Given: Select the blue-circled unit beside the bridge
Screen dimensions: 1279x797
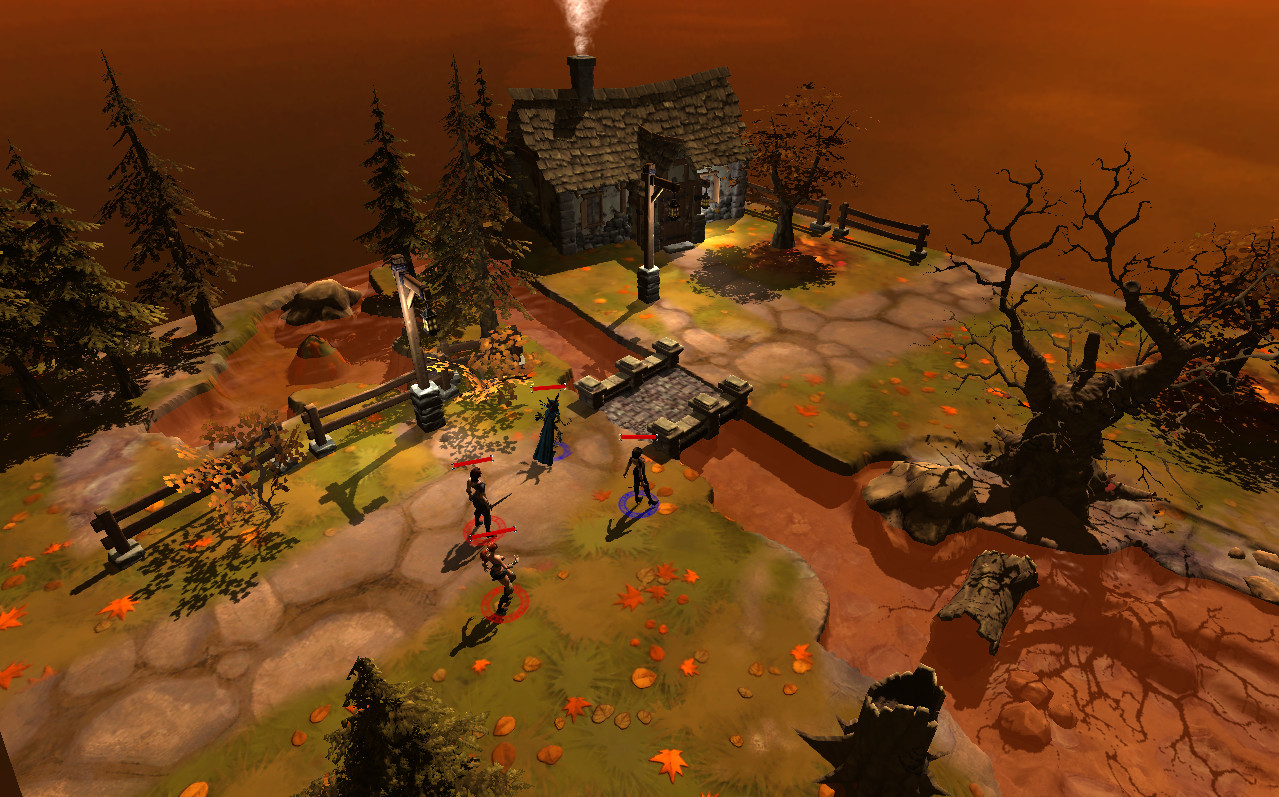Looking at the screenshot, I should [637, 477].
